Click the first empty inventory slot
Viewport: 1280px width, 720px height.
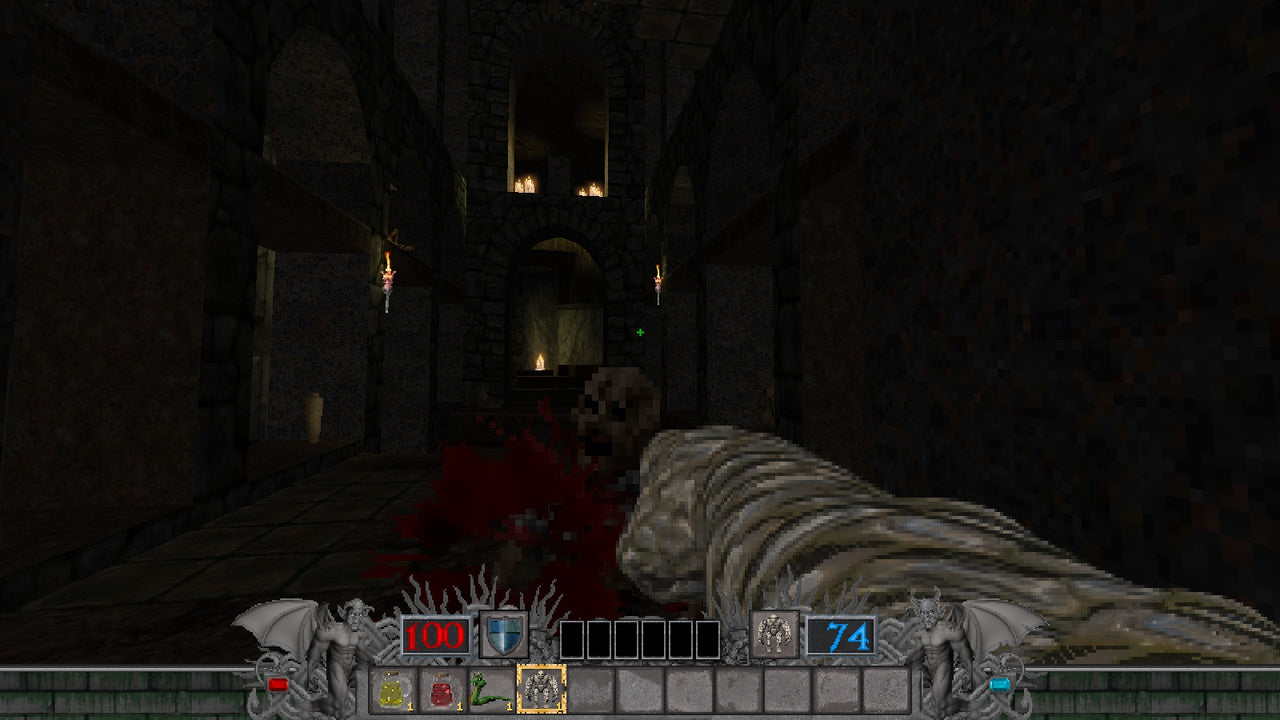[590, 690]
